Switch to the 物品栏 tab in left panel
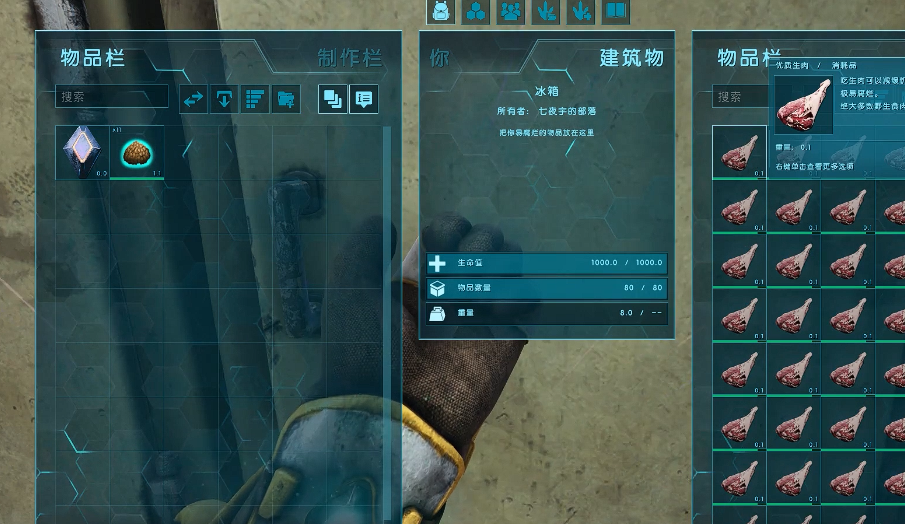The height and width of the screenshot is (524, 905). click(x=93, y=57)
